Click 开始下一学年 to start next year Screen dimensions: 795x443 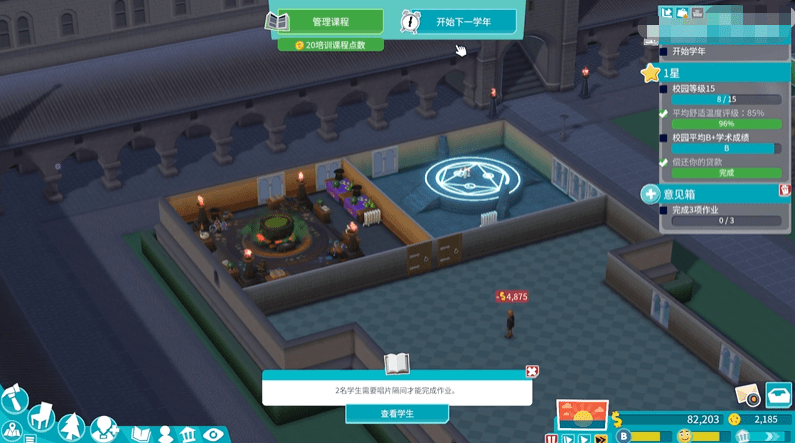(x=458, y=21)
